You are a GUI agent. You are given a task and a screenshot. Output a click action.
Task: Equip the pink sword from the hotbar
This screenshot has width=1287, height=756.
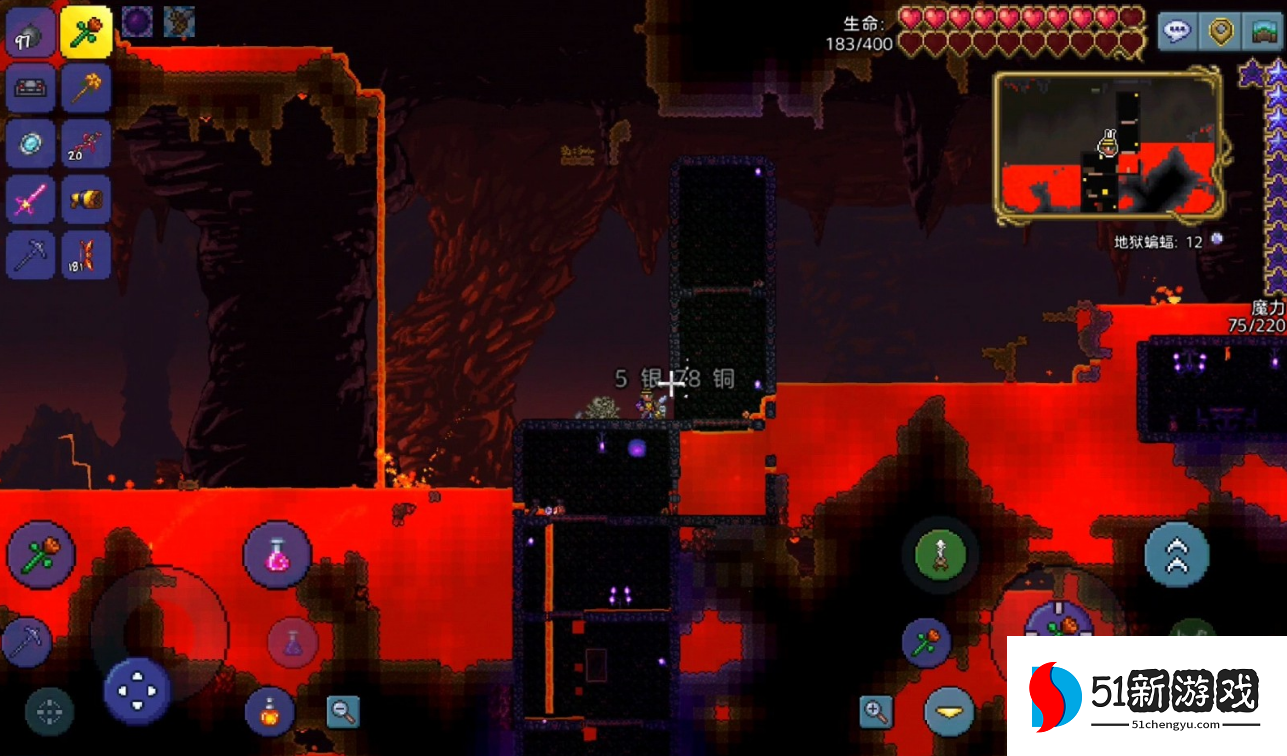coord(30,200)
